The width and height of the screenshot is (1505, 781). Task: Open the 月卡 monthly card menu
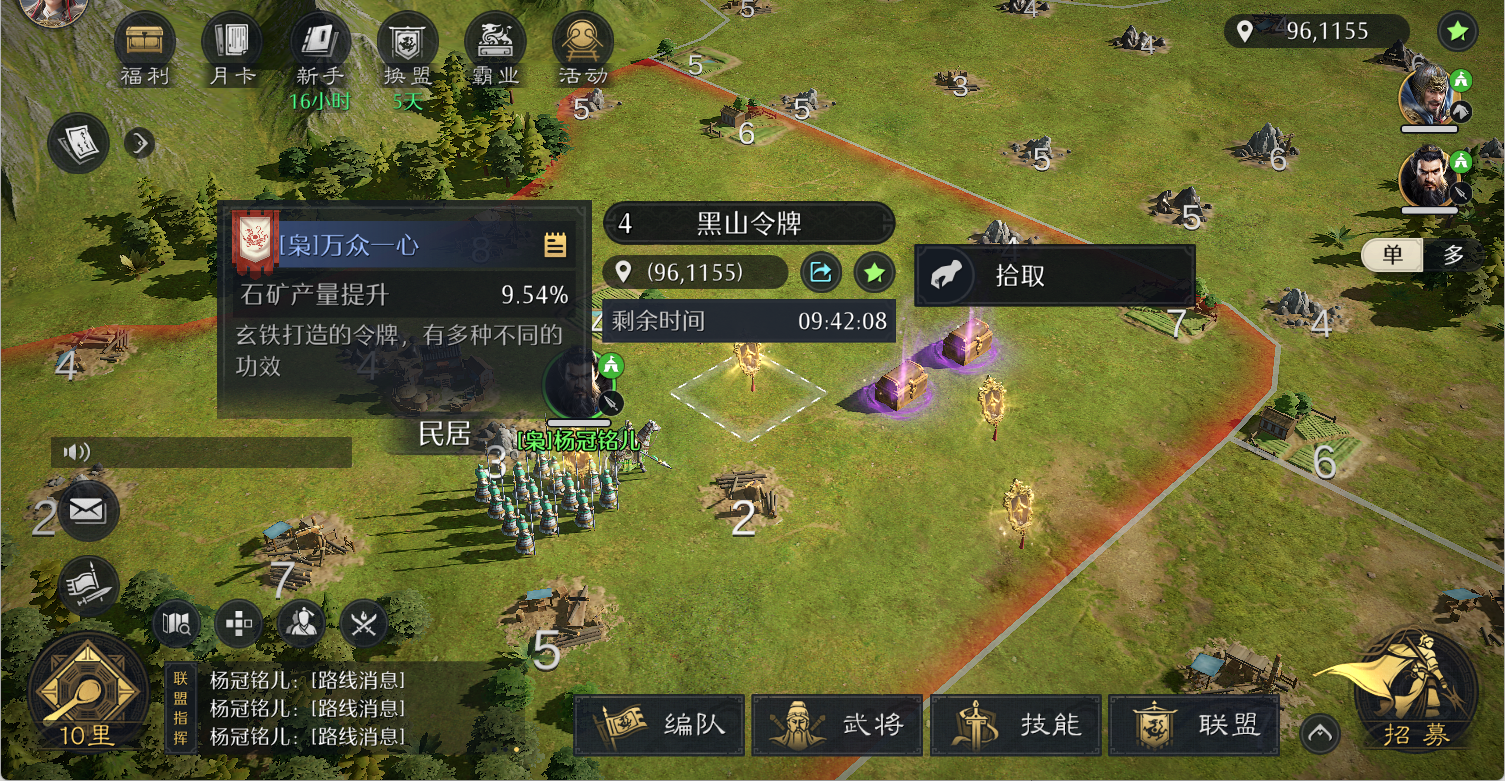tap(232, 47)
